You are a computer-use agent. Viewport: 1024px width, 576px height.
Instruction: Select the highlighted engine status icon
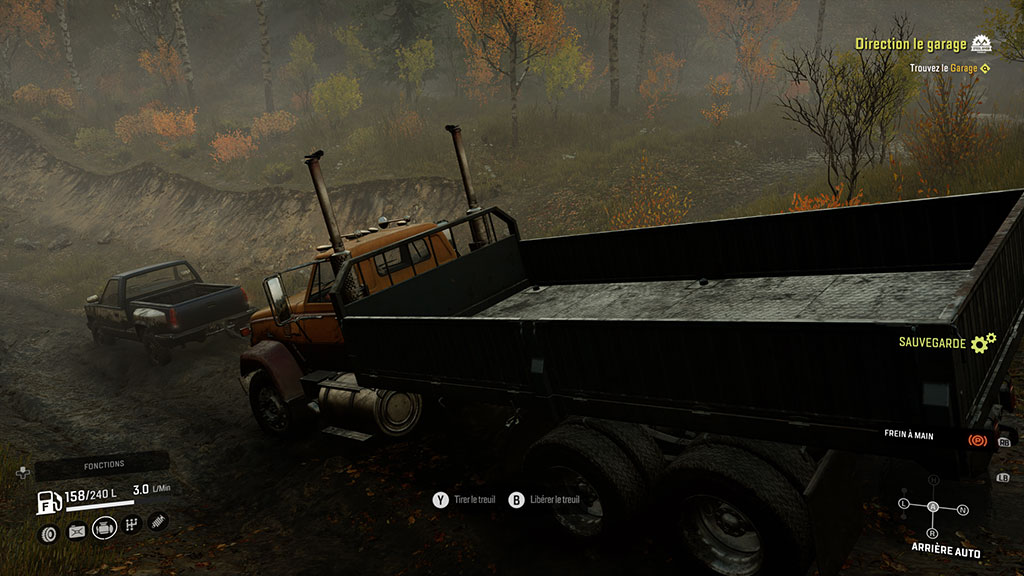pyautogui.click(x=105, y=527)
